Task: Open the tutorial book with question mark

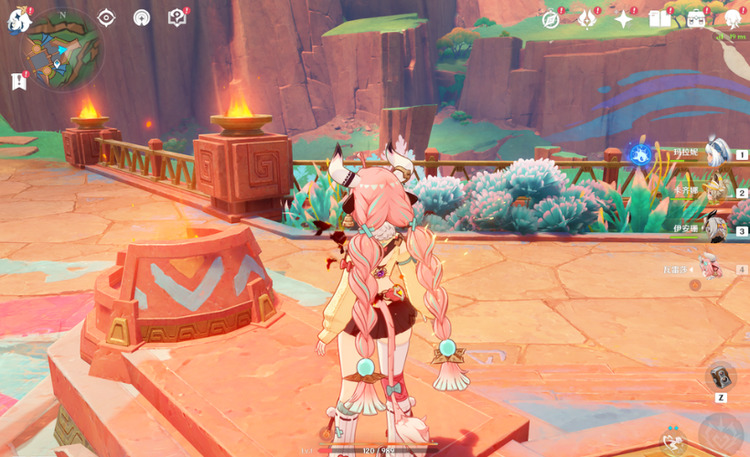Action: pyautogui.click(x=177, y=18)
